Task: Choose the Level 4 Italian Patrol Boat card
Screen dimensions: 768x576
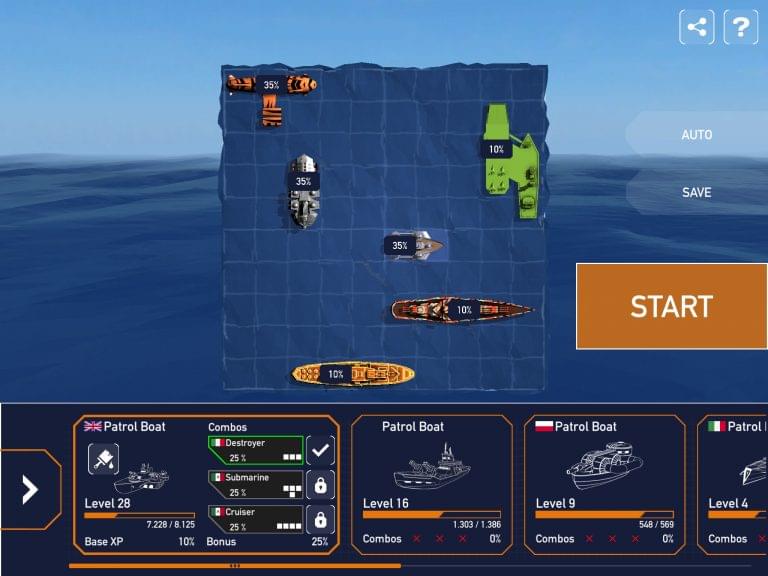Action: (736, 485)
